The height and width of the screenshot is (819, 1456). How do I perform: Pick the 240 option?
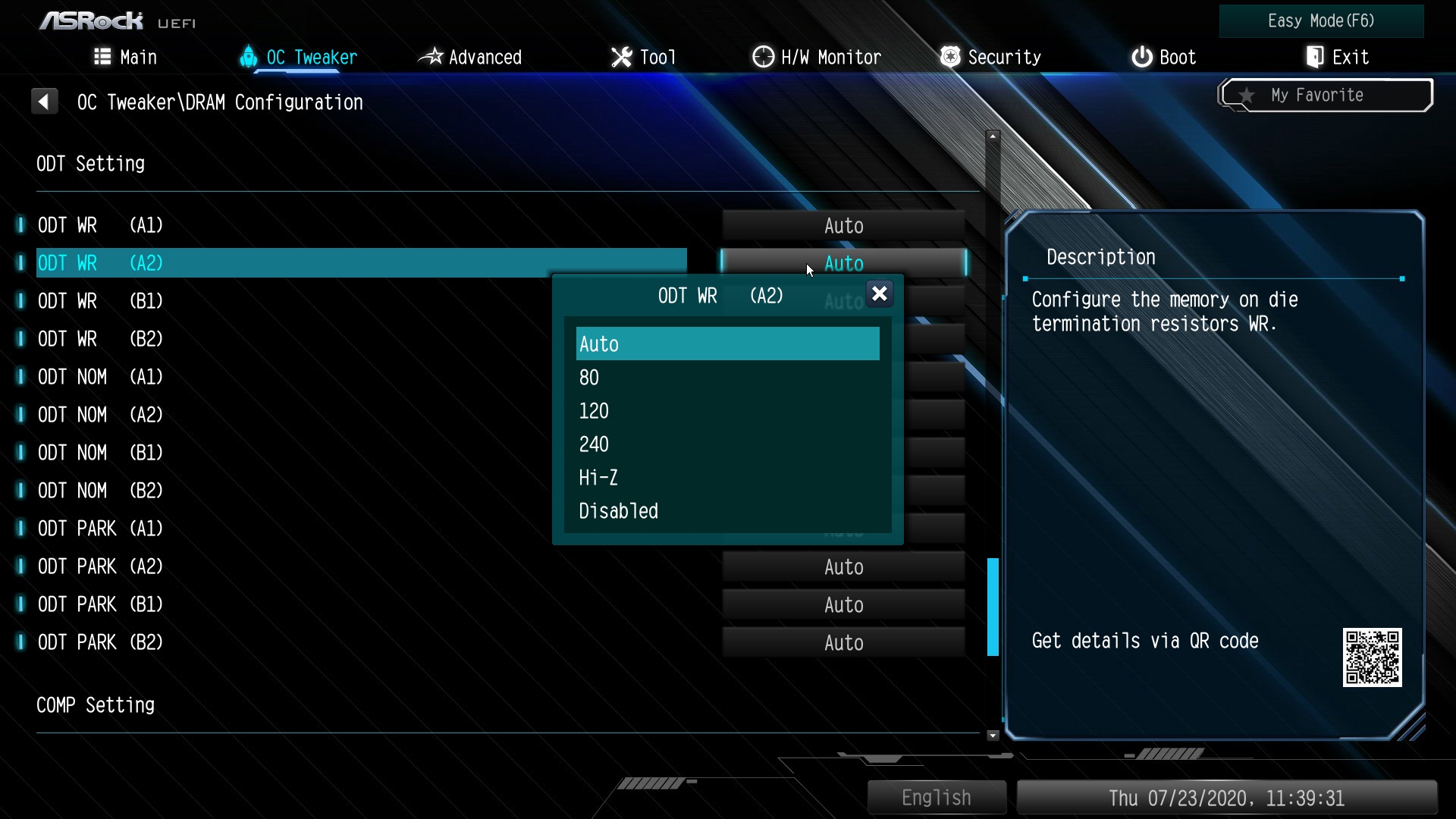[594, 444]
